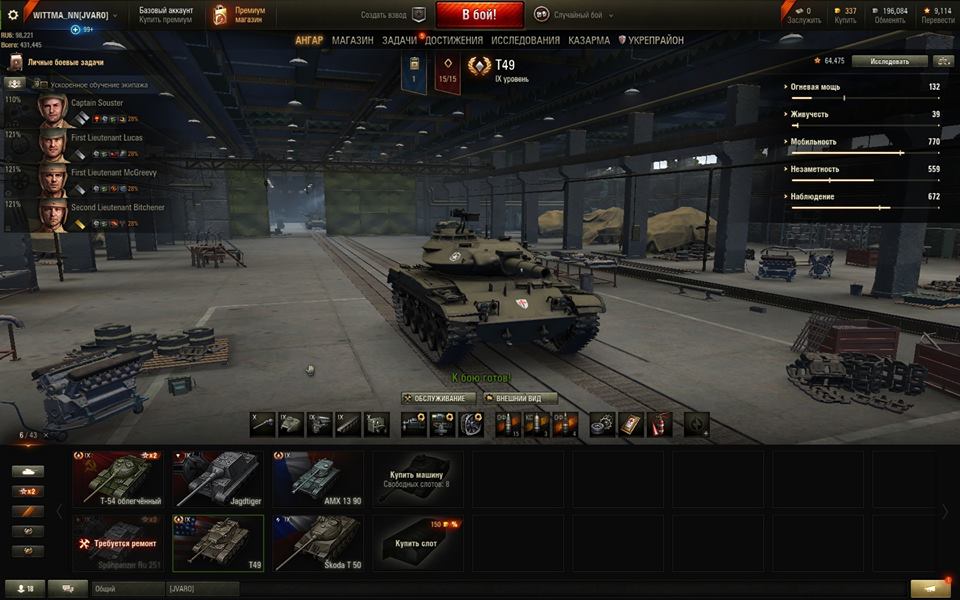The image size is (960, 600).
Task: Go to the ИССЛЕДОВАНИЯ tab
Action: pos(525,41)
